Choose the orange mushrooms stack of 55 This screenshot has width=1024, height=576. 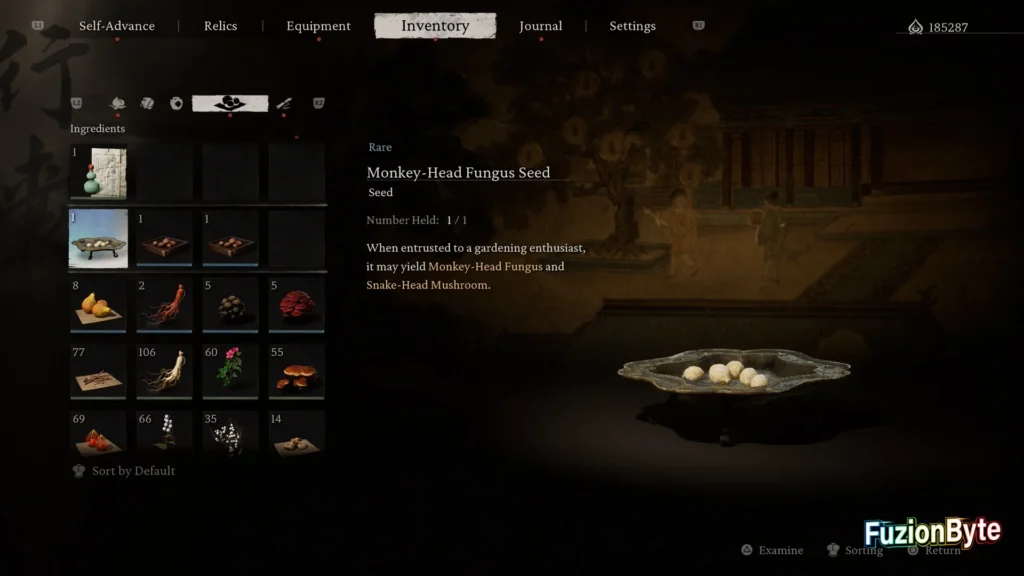coord(296,372)
